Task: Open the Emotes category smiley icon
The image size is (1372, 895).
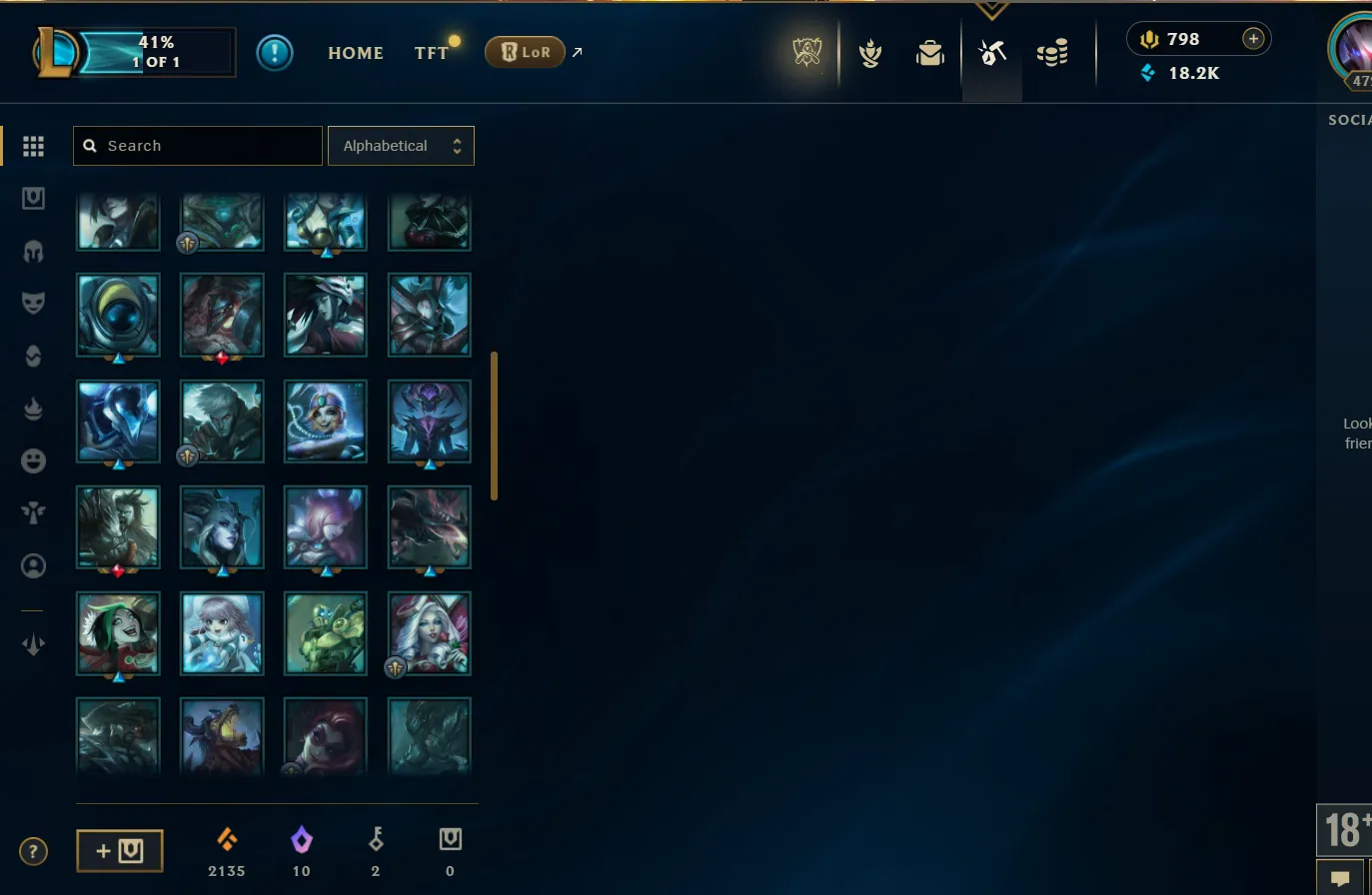Action: point(33,460)
